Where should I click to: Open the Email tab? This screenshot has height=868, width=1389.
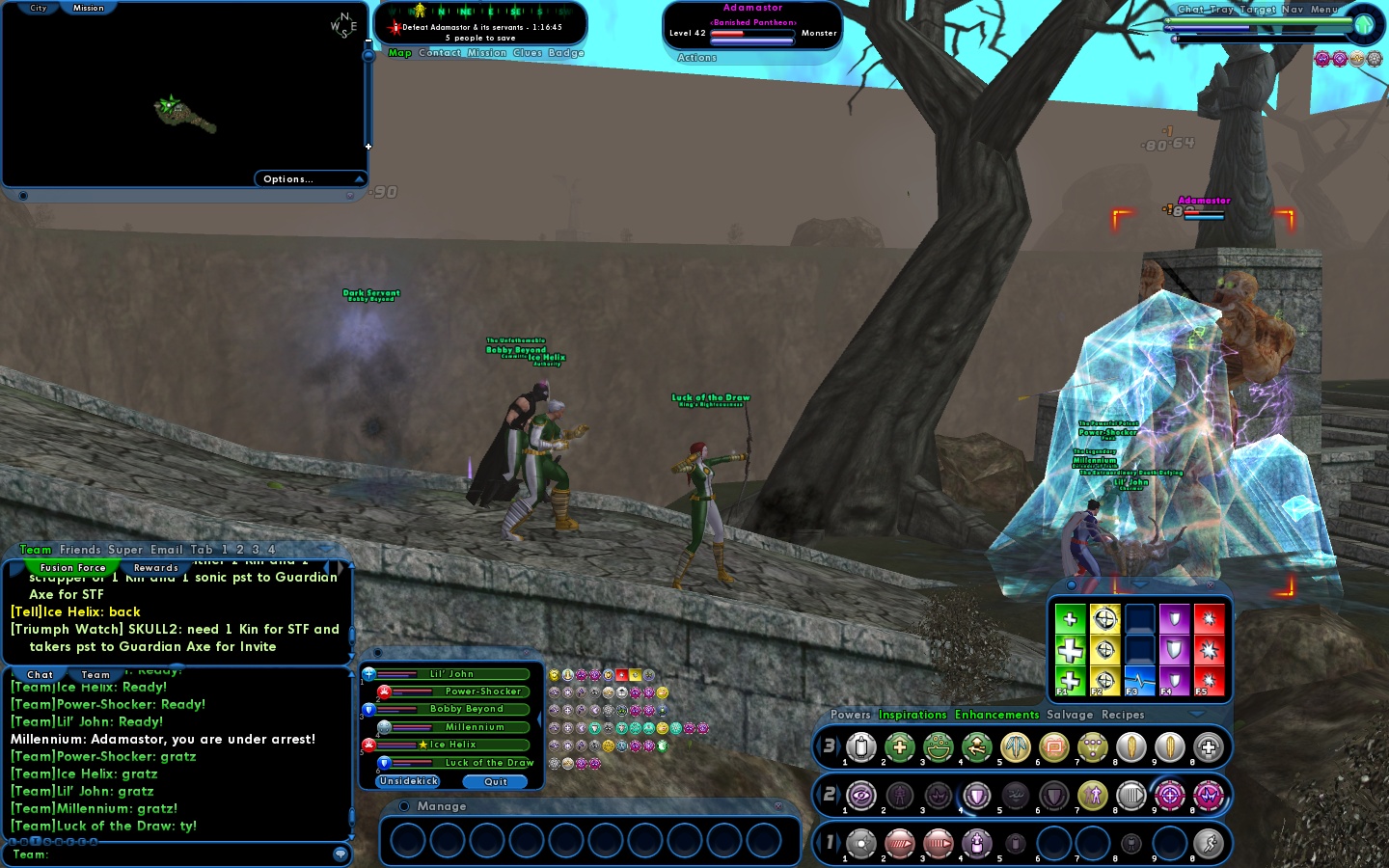tap(166, 550)
